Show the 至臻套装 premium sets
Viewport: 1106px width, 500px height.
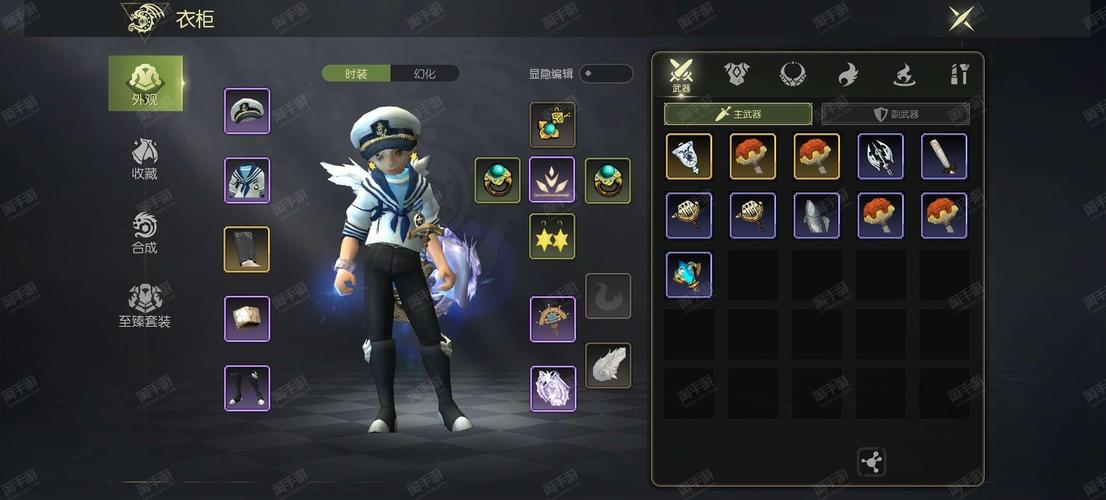(145, 306)
